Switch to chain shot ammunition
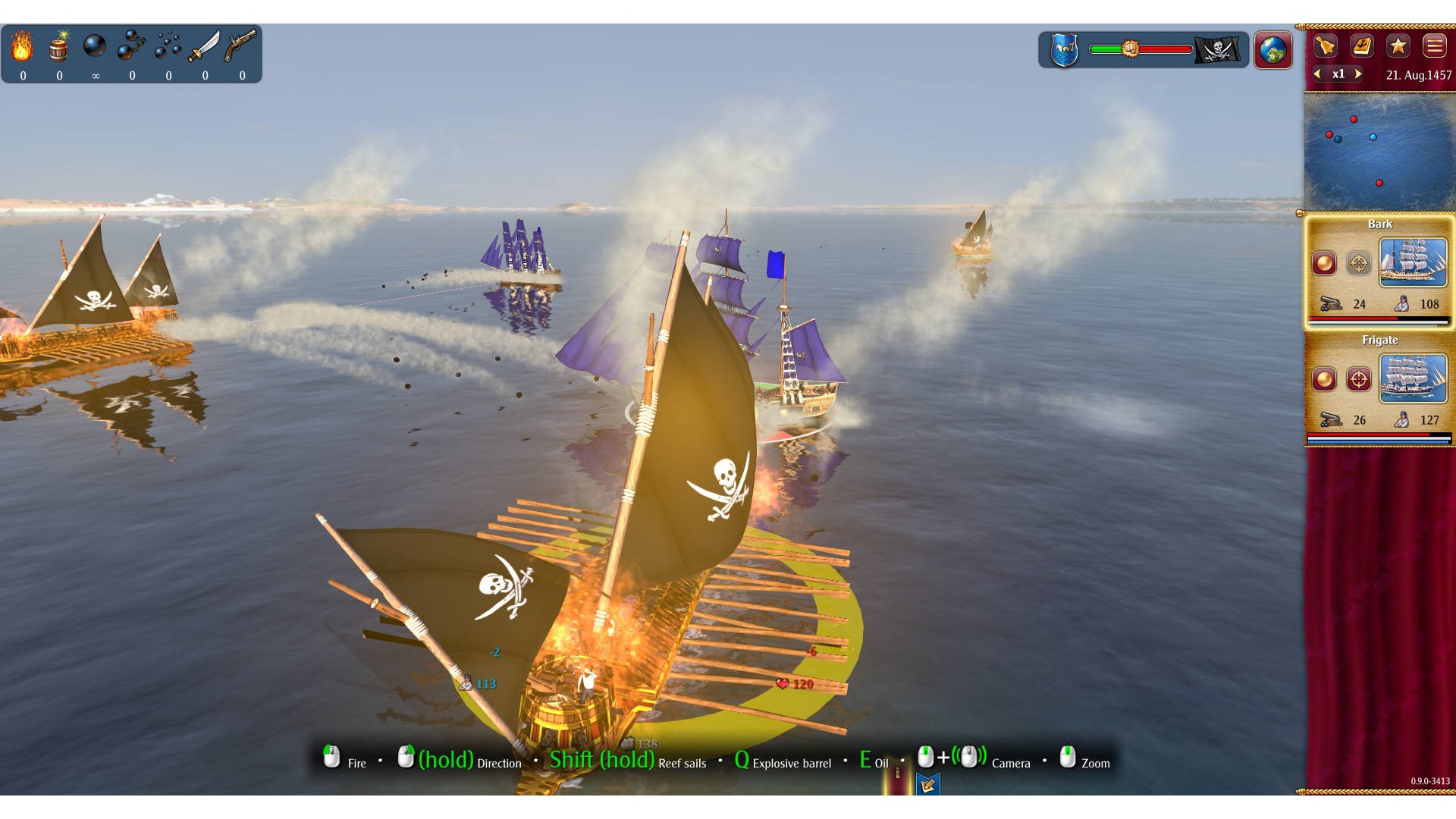 tap(131, 47)
